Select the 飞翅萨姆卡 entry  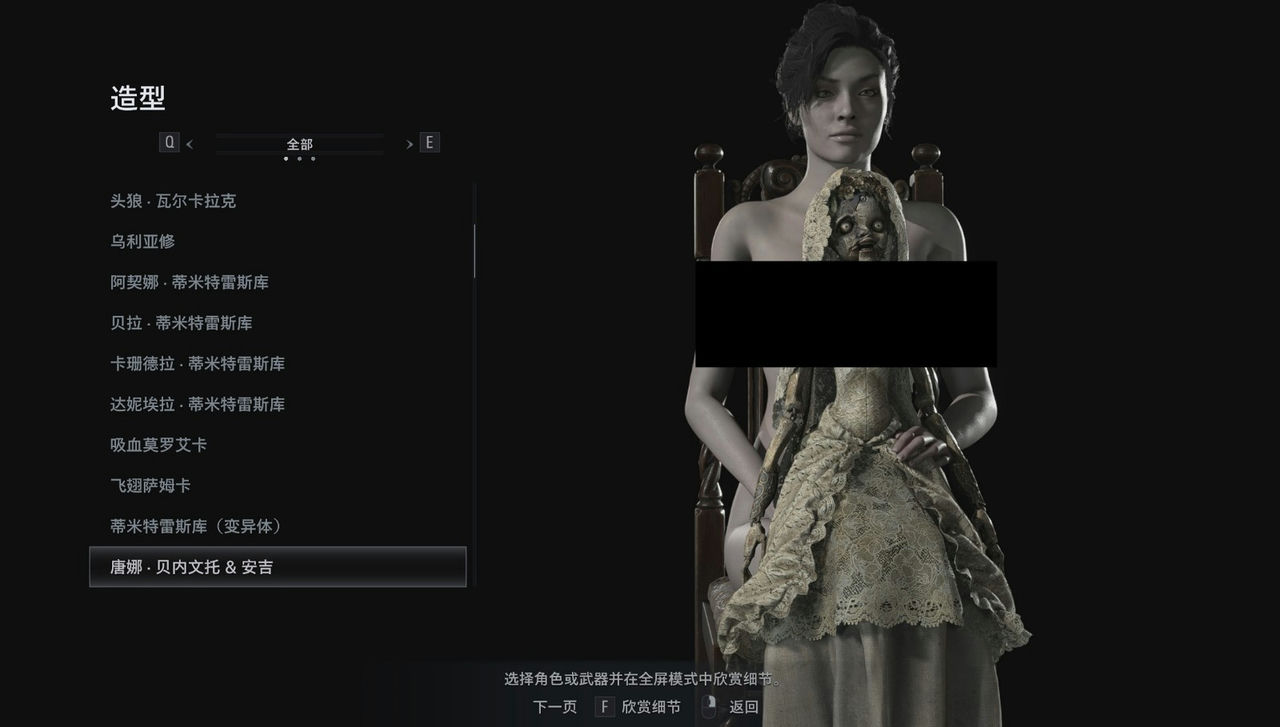[151, 486]
